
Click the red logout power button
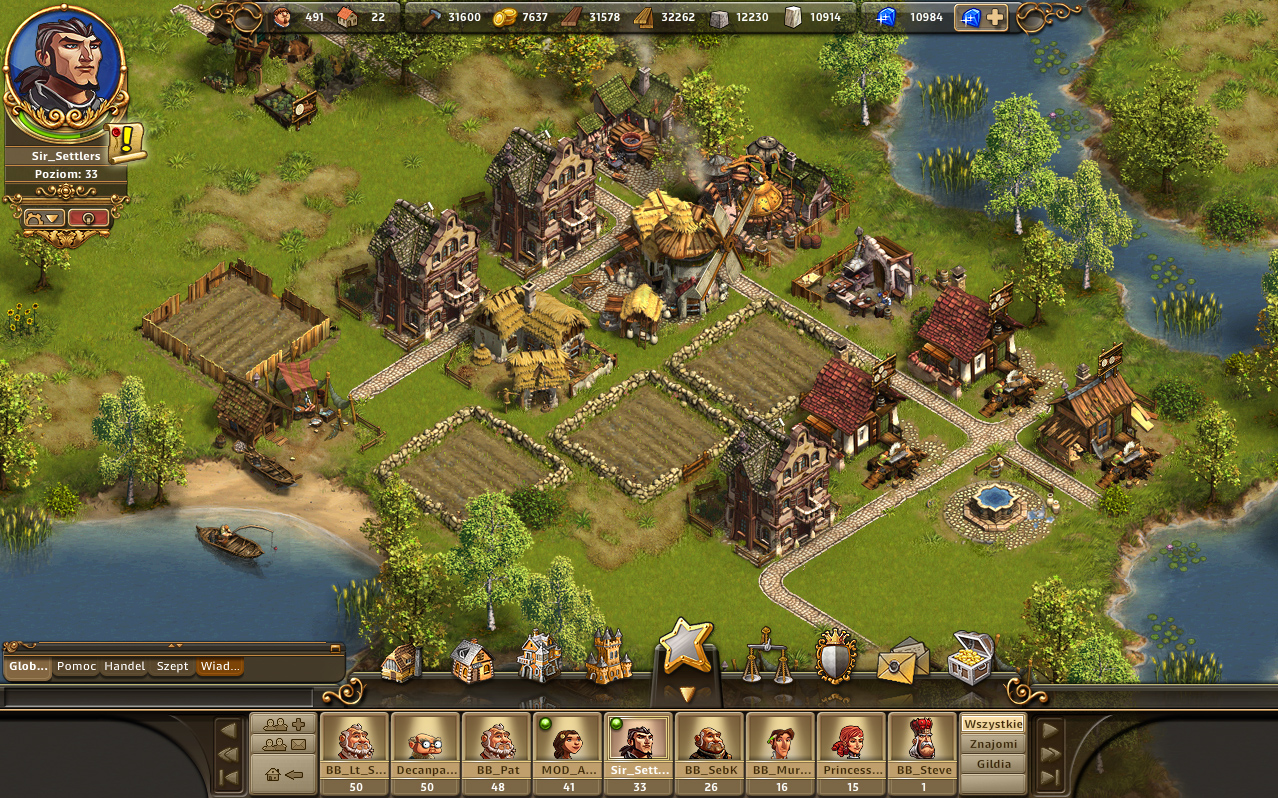click(89, 218)
